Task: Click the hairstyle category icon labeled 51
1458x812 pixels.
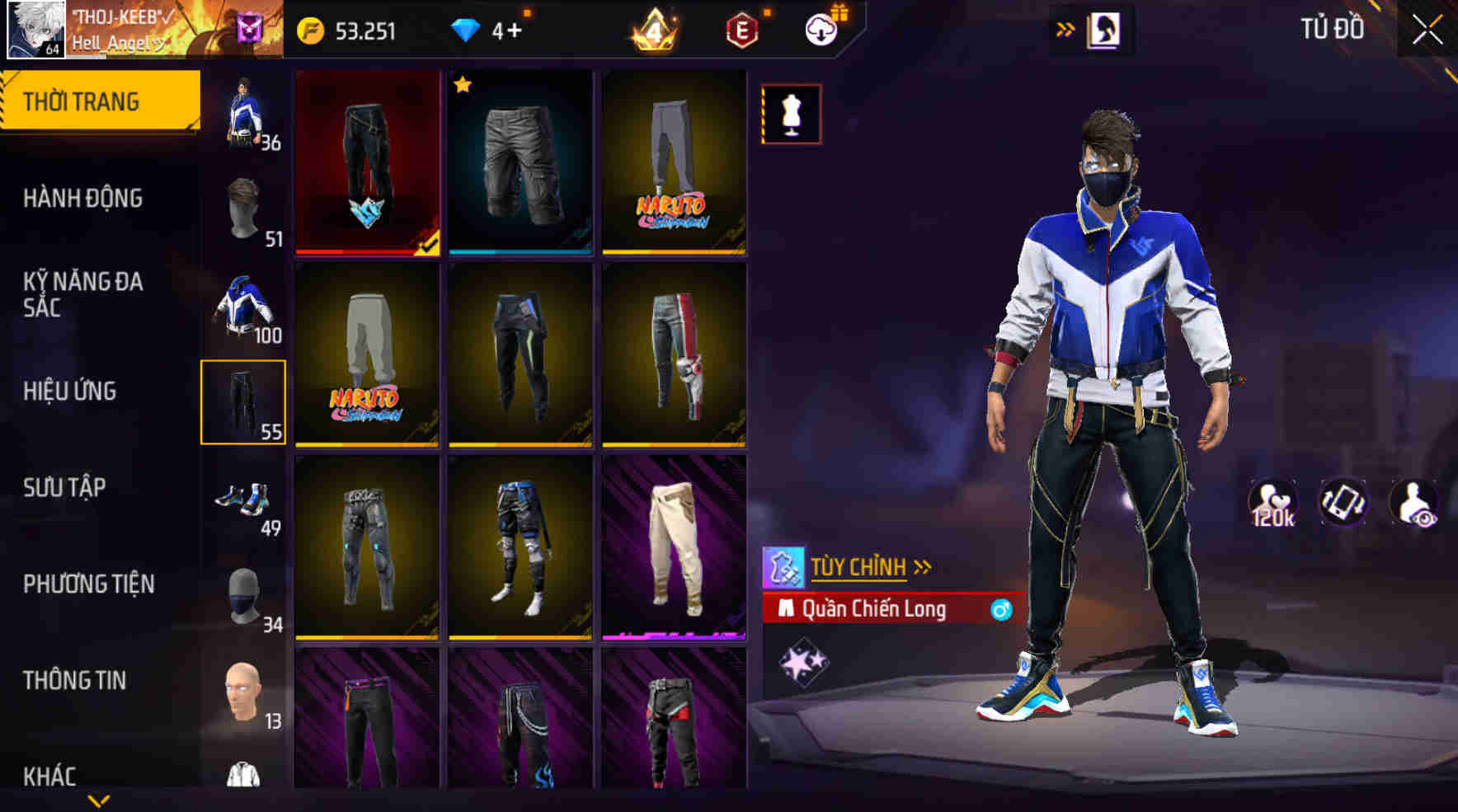Action: pyautogui.click(x=243, y=206)
